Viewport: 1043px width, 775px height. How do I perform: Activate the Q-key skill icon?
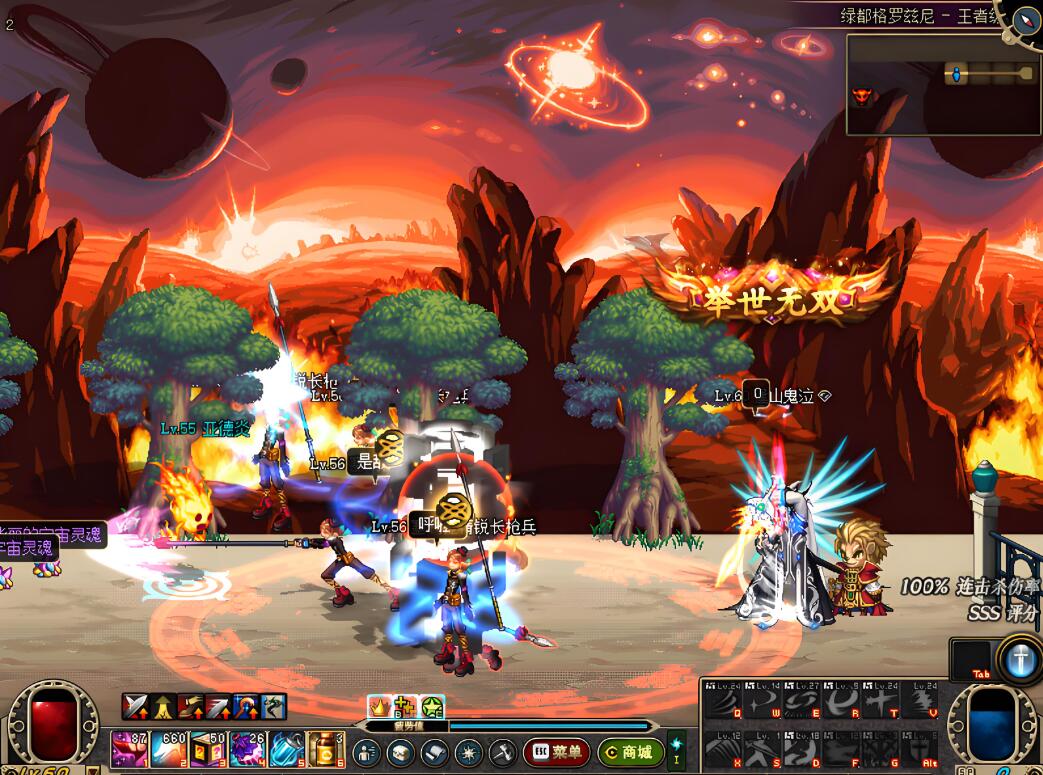click(x=722, y=700)
